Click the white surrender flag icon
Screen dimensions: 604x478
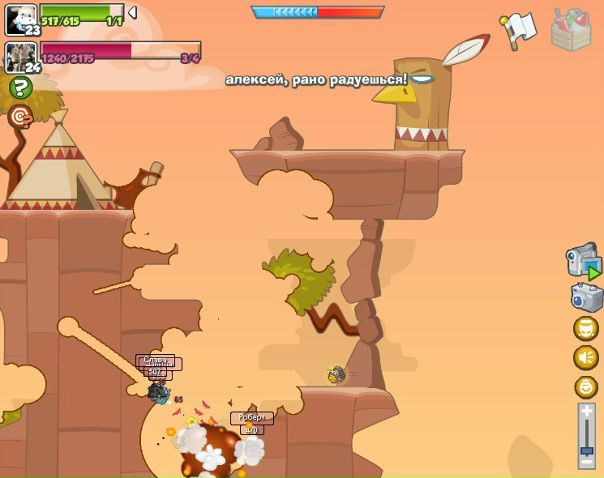pyautogui.click(x=517, y=29)
